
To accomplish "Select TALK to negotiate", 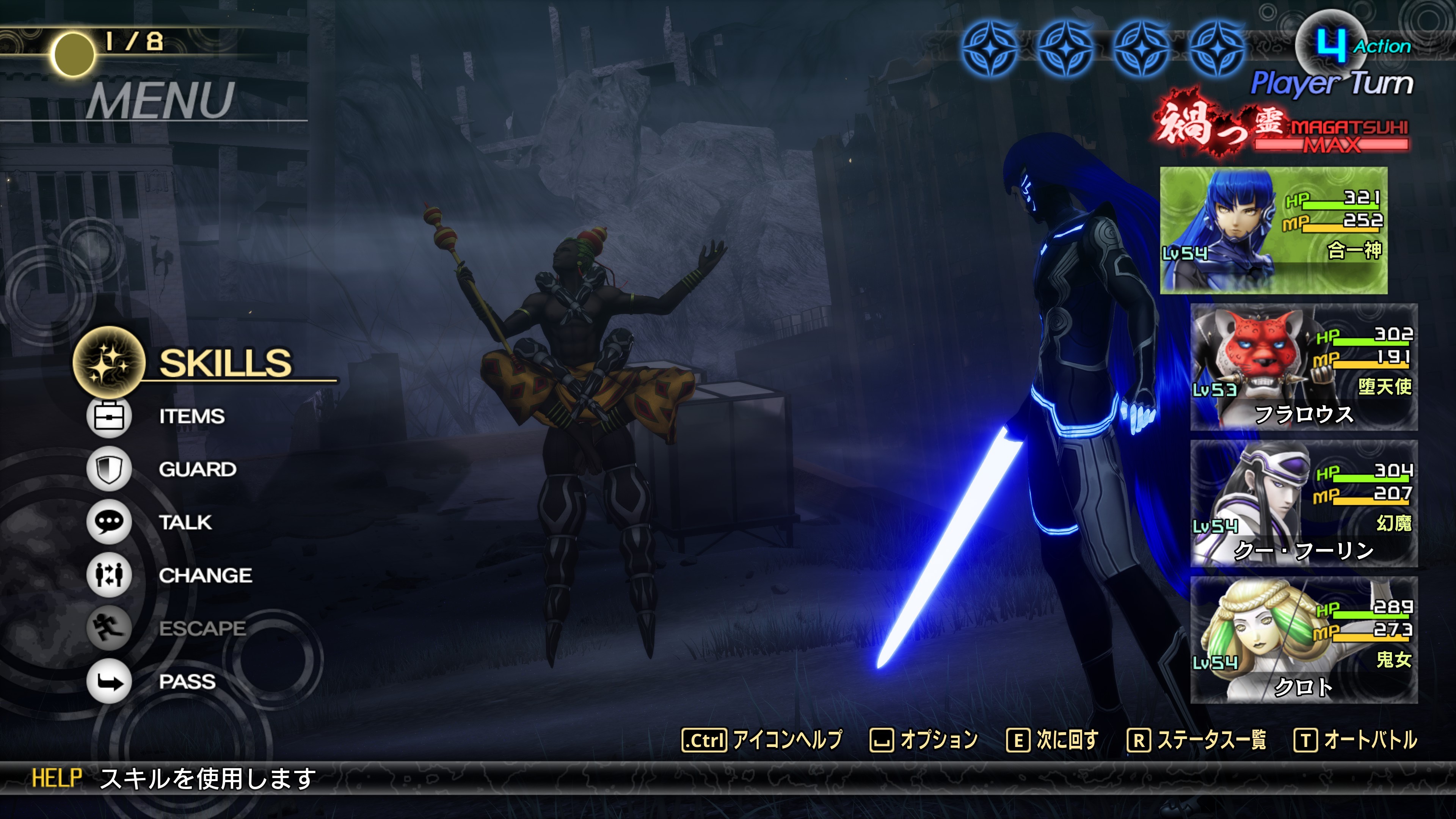I will 185,522.
